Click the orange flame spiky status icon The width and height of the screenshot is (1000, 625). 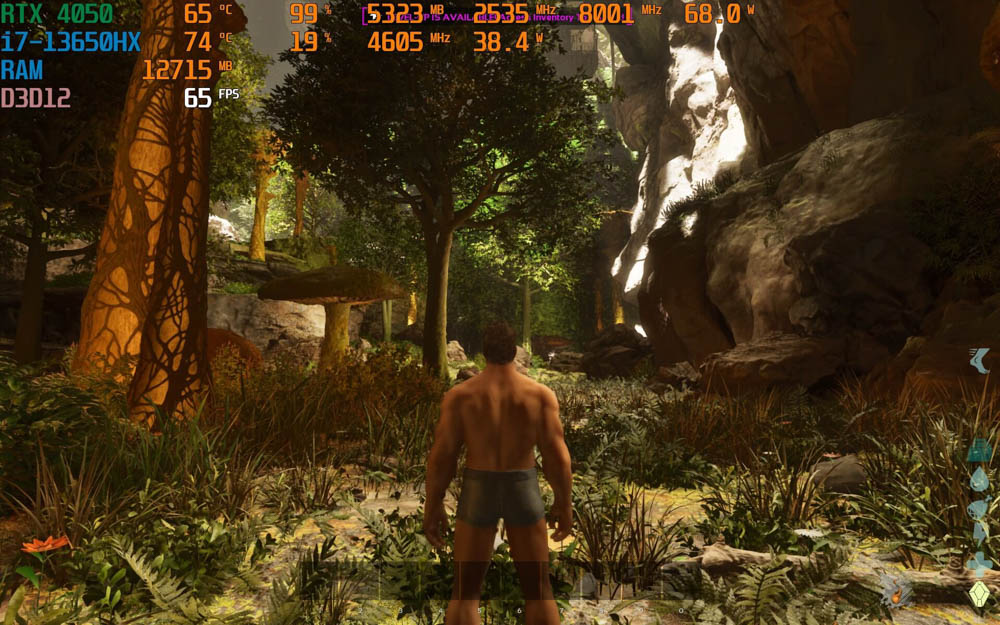896,591
